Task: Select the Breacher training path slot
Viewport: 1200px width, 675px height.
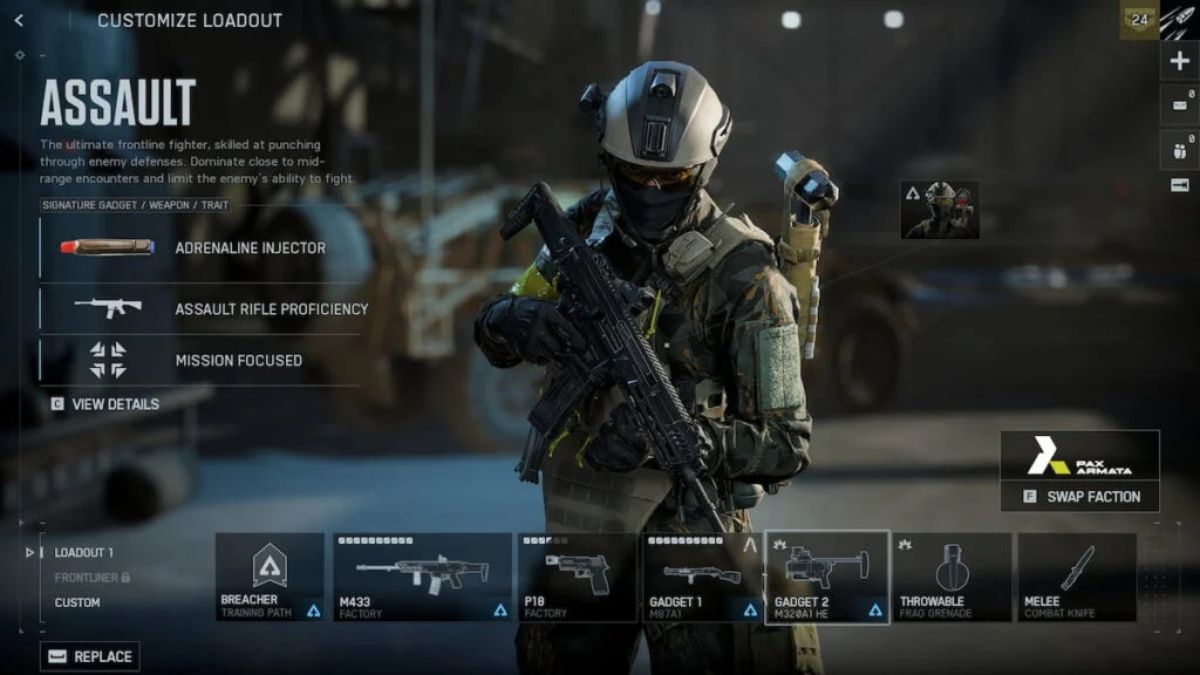Action: coord(270,577)
